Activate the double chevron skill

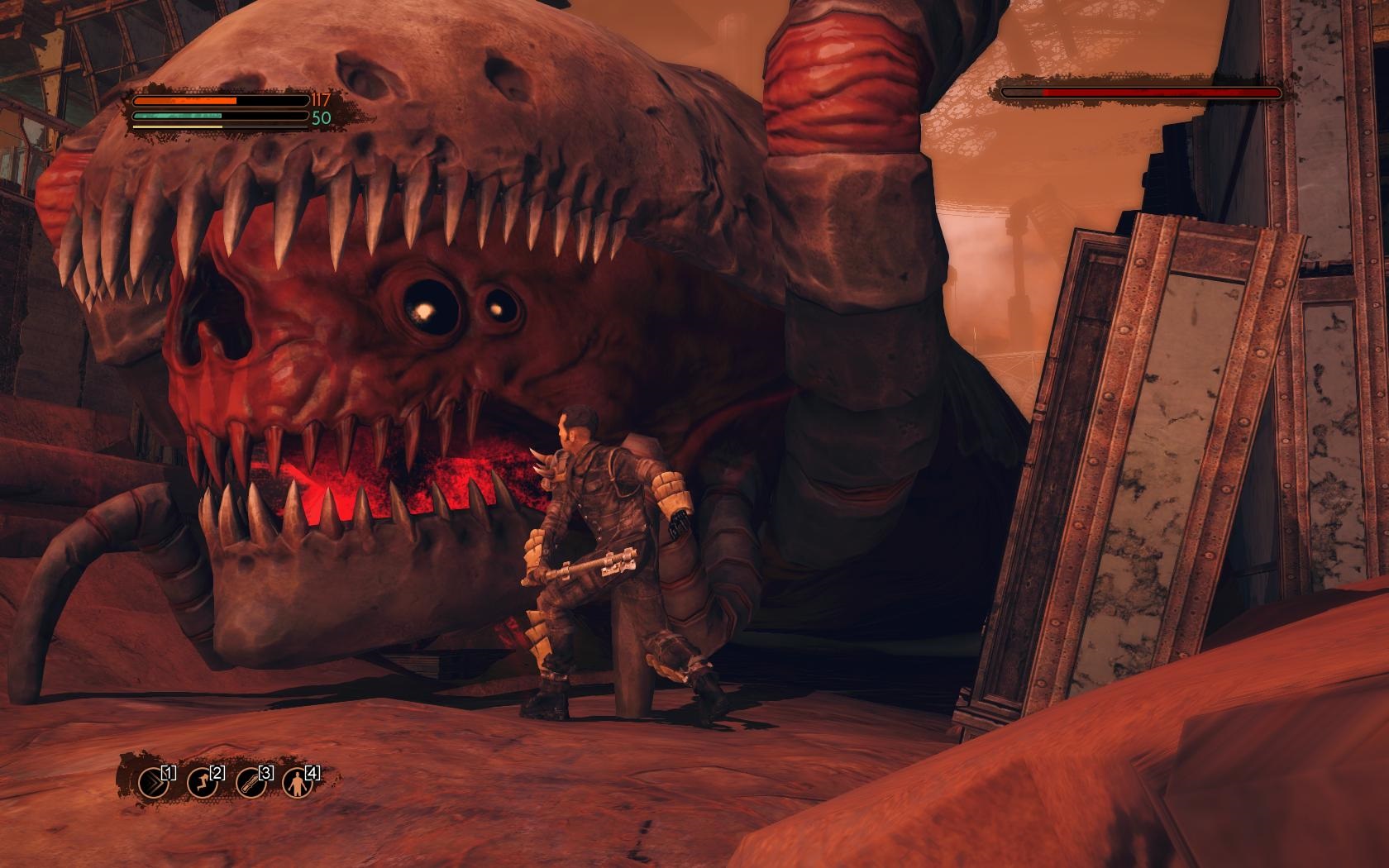[153, 782]
